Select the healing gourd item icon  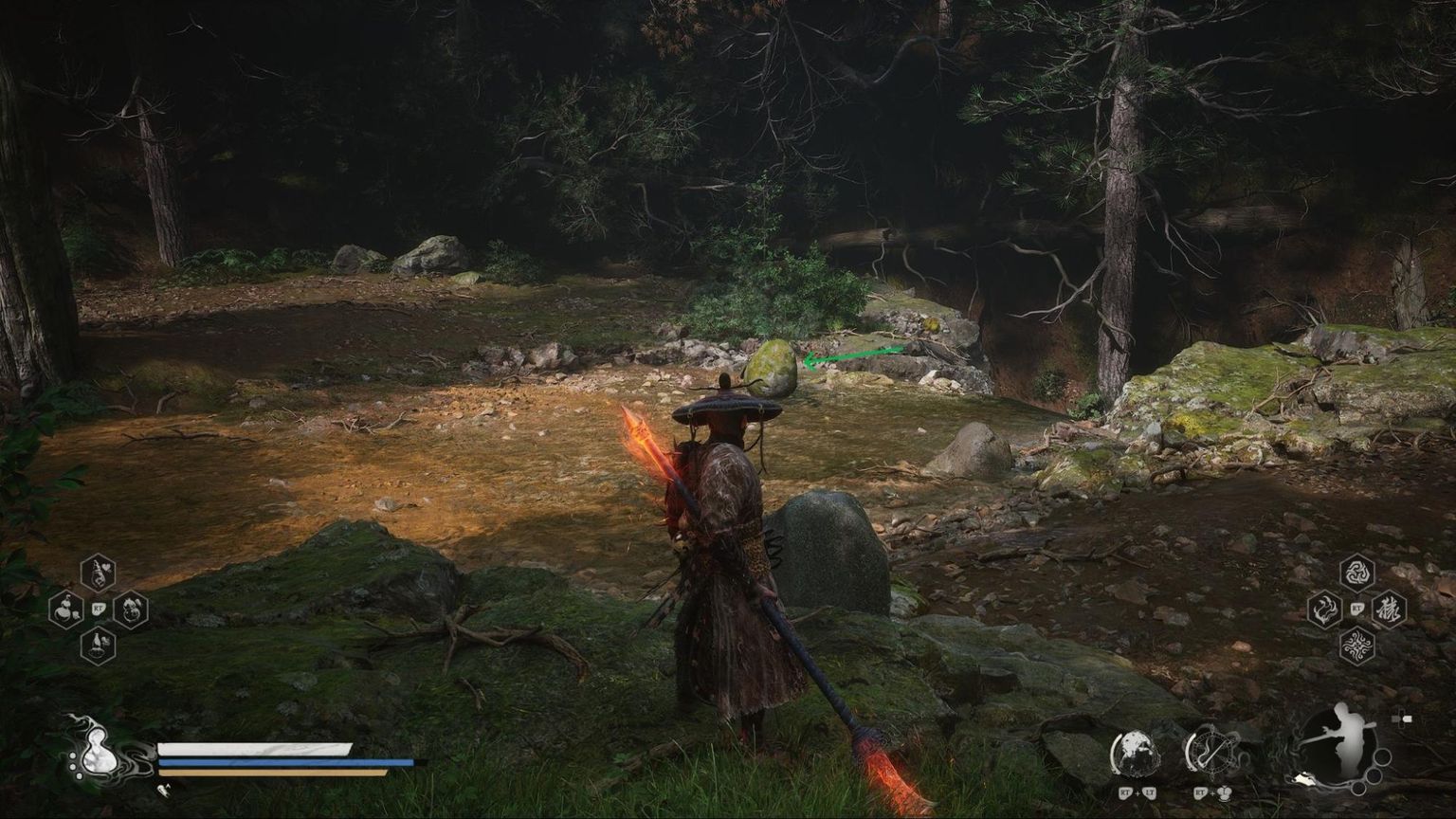pos(97,573)
